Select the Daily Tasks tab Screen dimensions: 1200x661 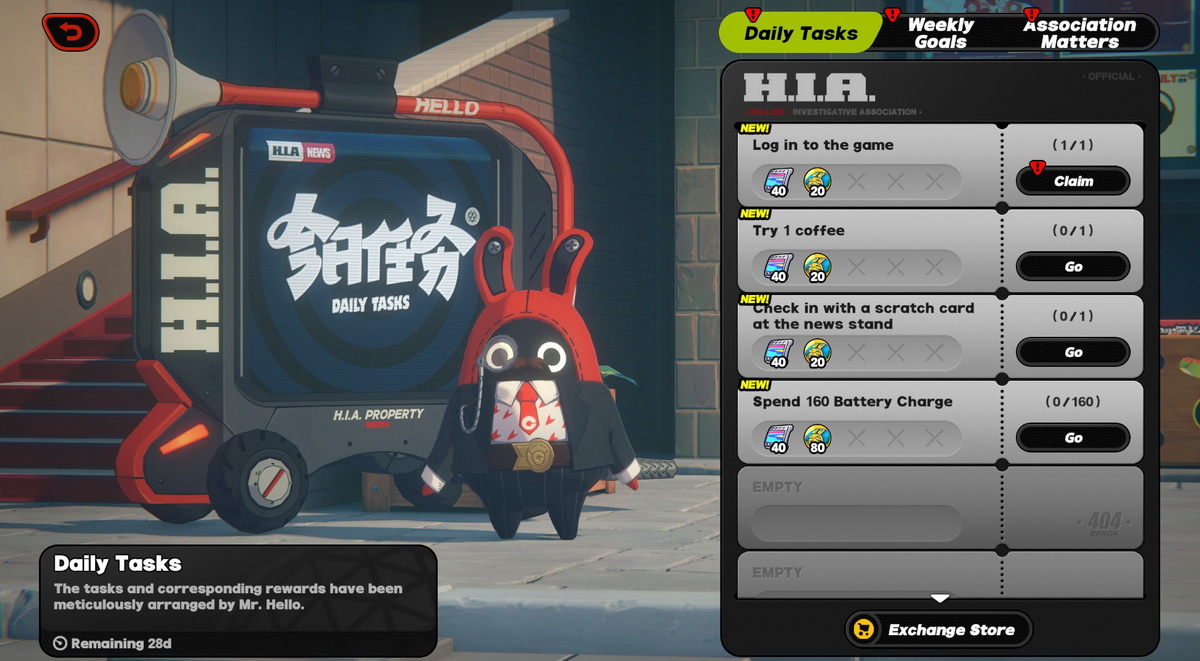[x=800, y=33]
